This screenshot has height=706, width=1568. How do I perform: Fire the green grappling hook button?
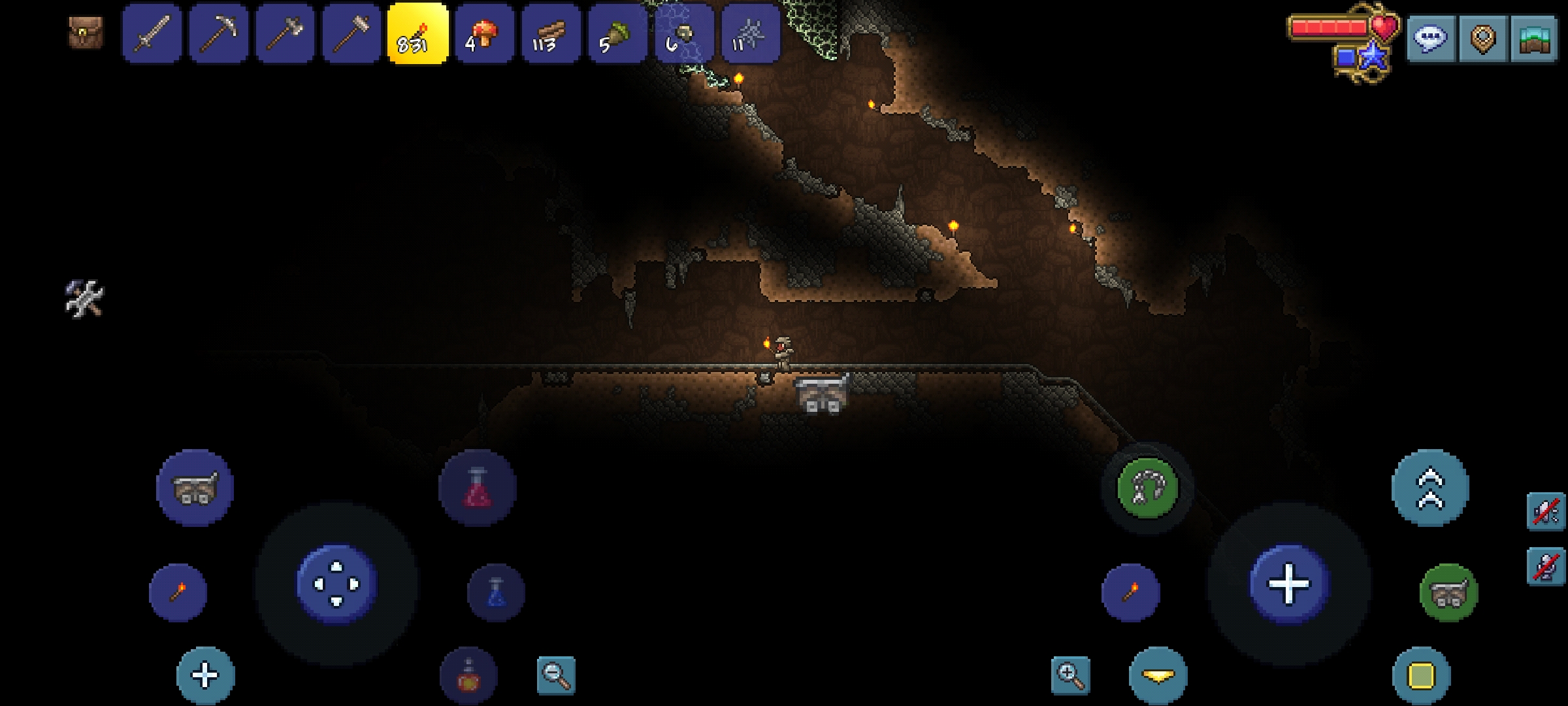coord(1147,488)
